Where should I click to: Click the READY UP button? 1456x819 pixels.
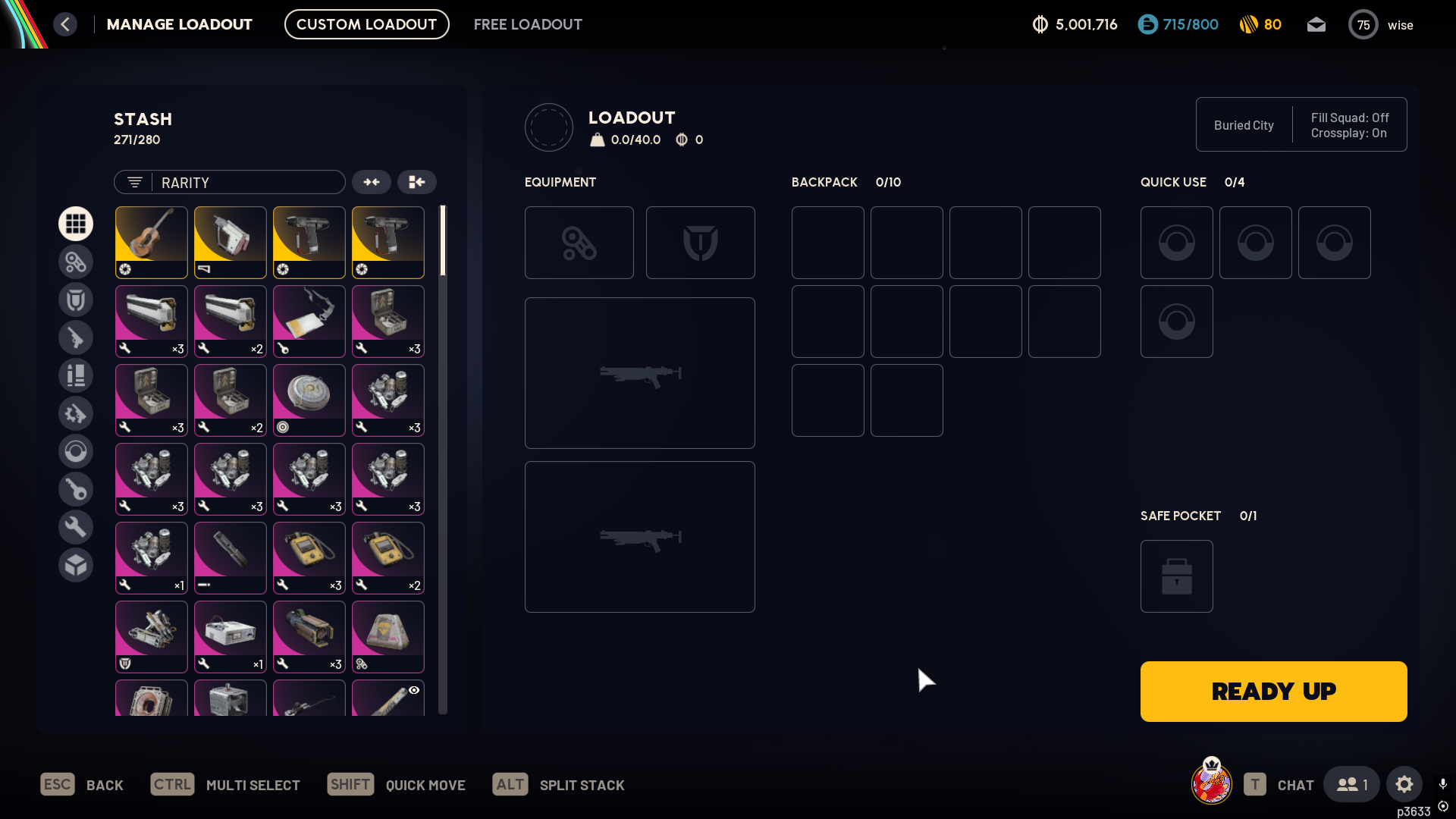point(1273,691)
